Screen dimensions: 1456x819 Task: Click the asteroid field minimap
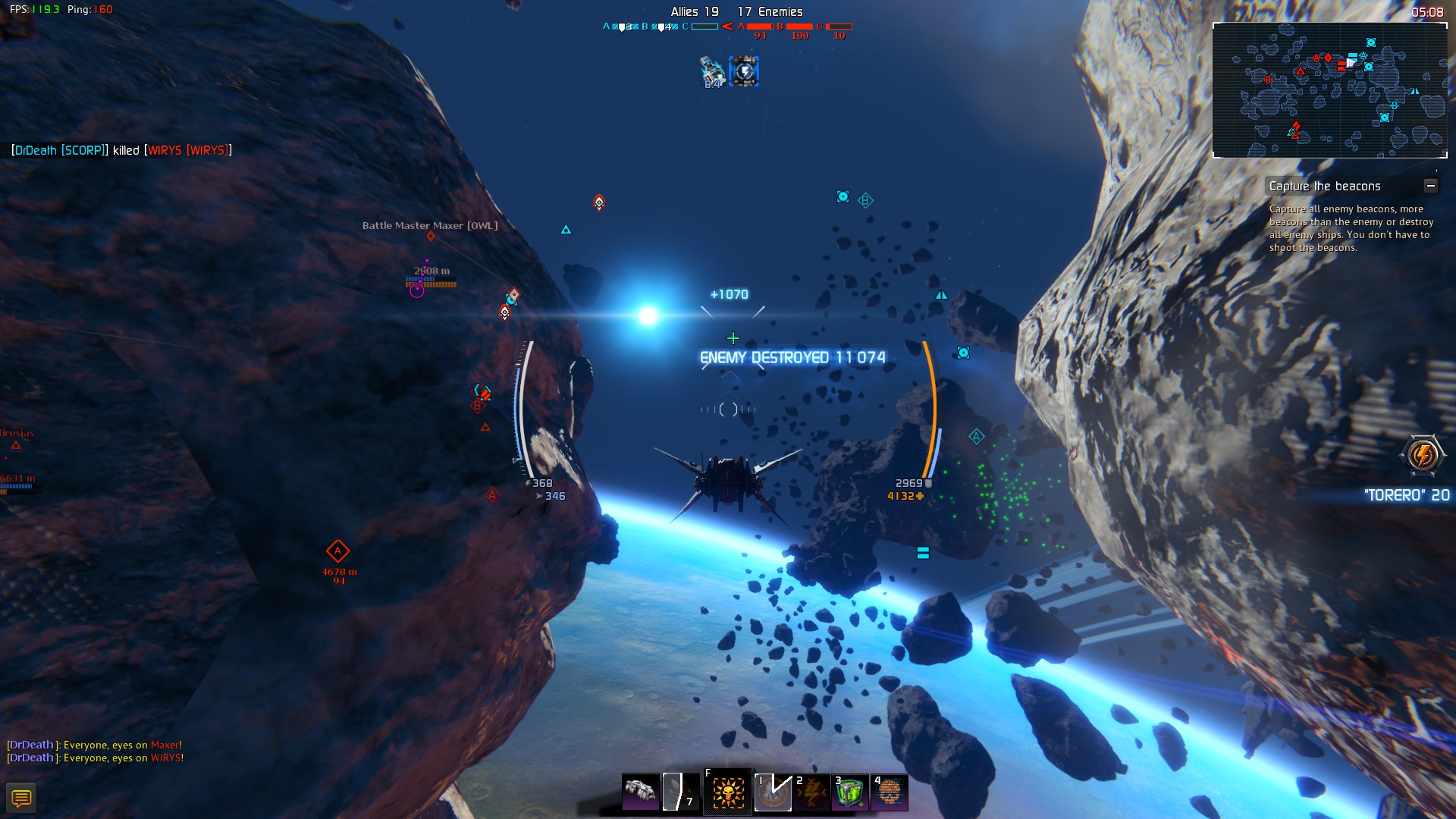[x=1329, y=90]
